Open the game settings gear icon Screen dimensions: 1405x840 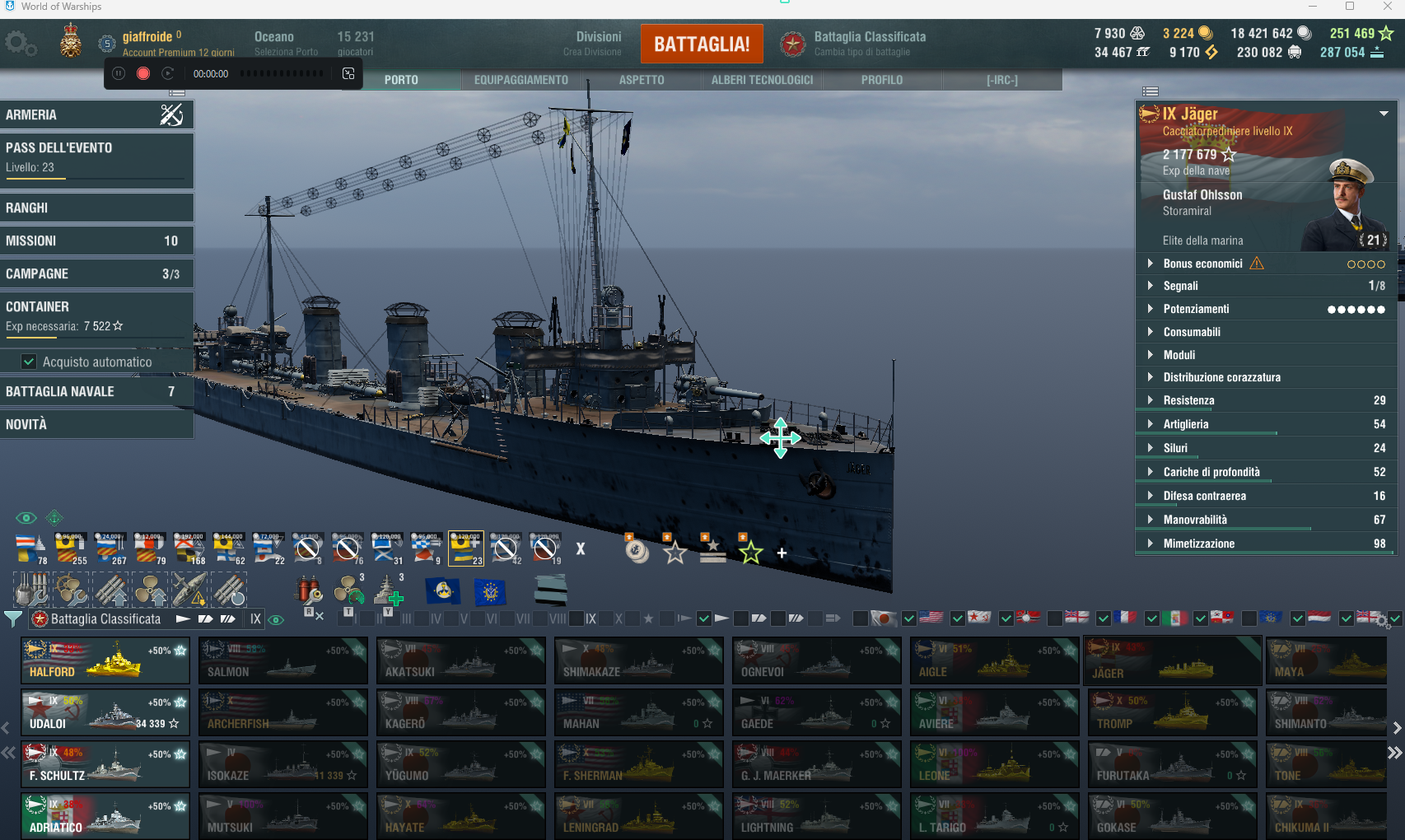[x=21, y=43]
